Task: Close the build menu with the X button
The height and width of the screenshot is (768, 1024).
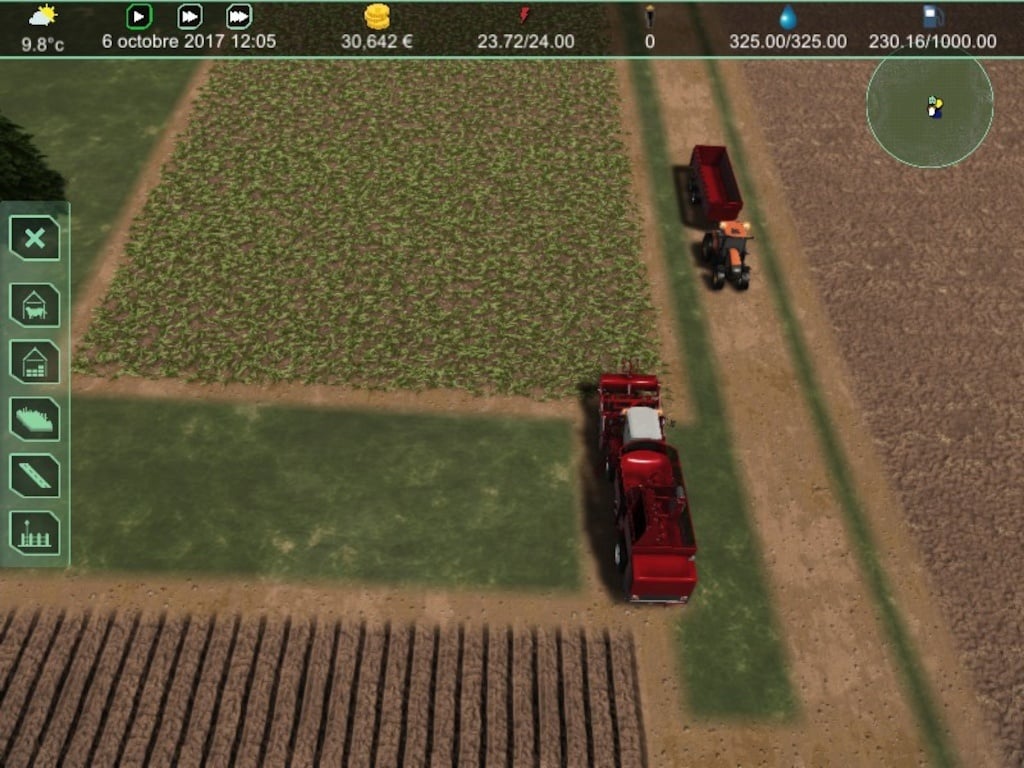Action: pos(35,238)
